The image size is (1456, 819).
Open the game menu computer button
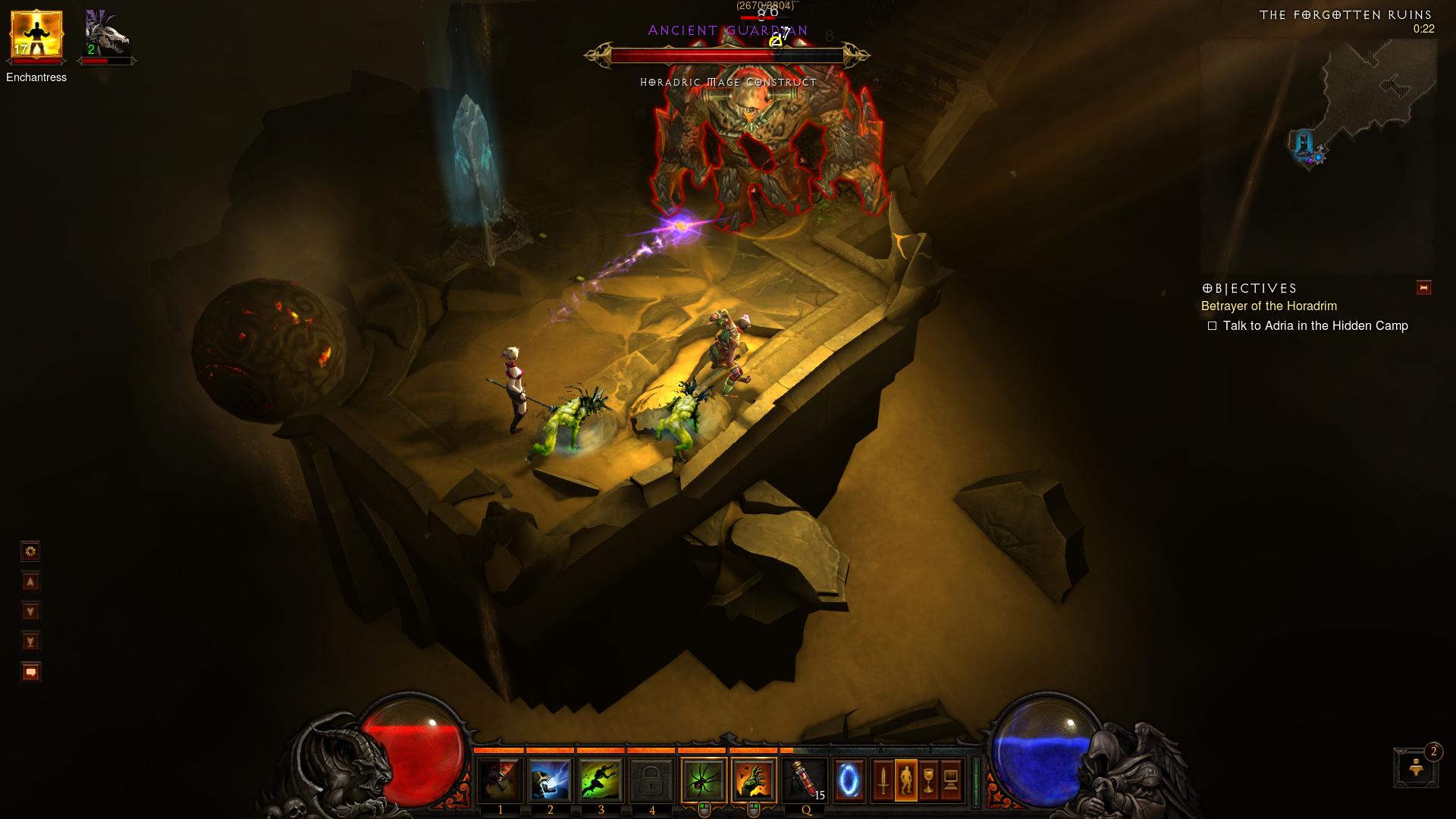pos(951,780)
